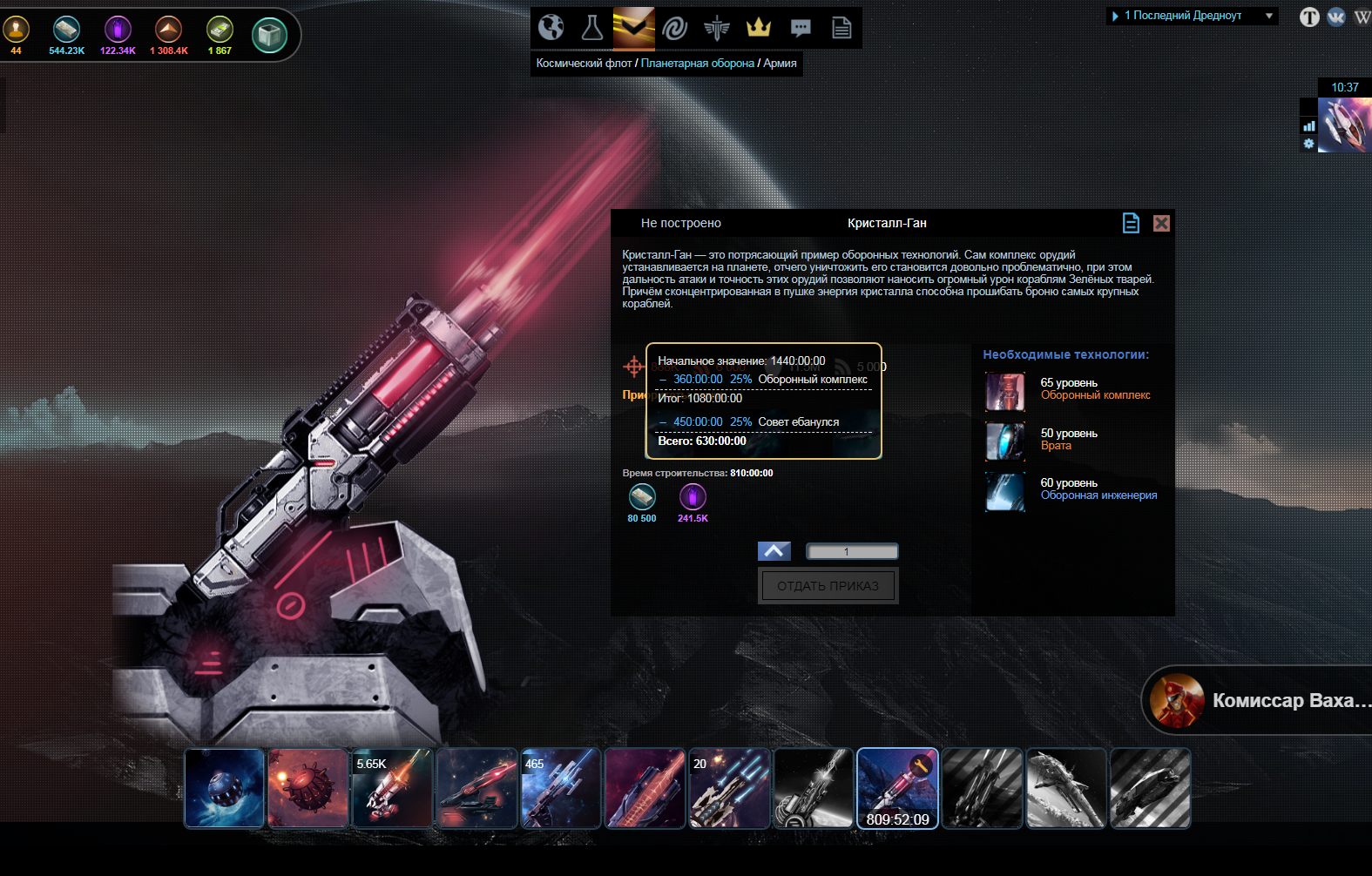Open the Последний Дредноут planet dropdown
The height and width of the screenshot is (876, 1372).
[x=1191, y=16]
